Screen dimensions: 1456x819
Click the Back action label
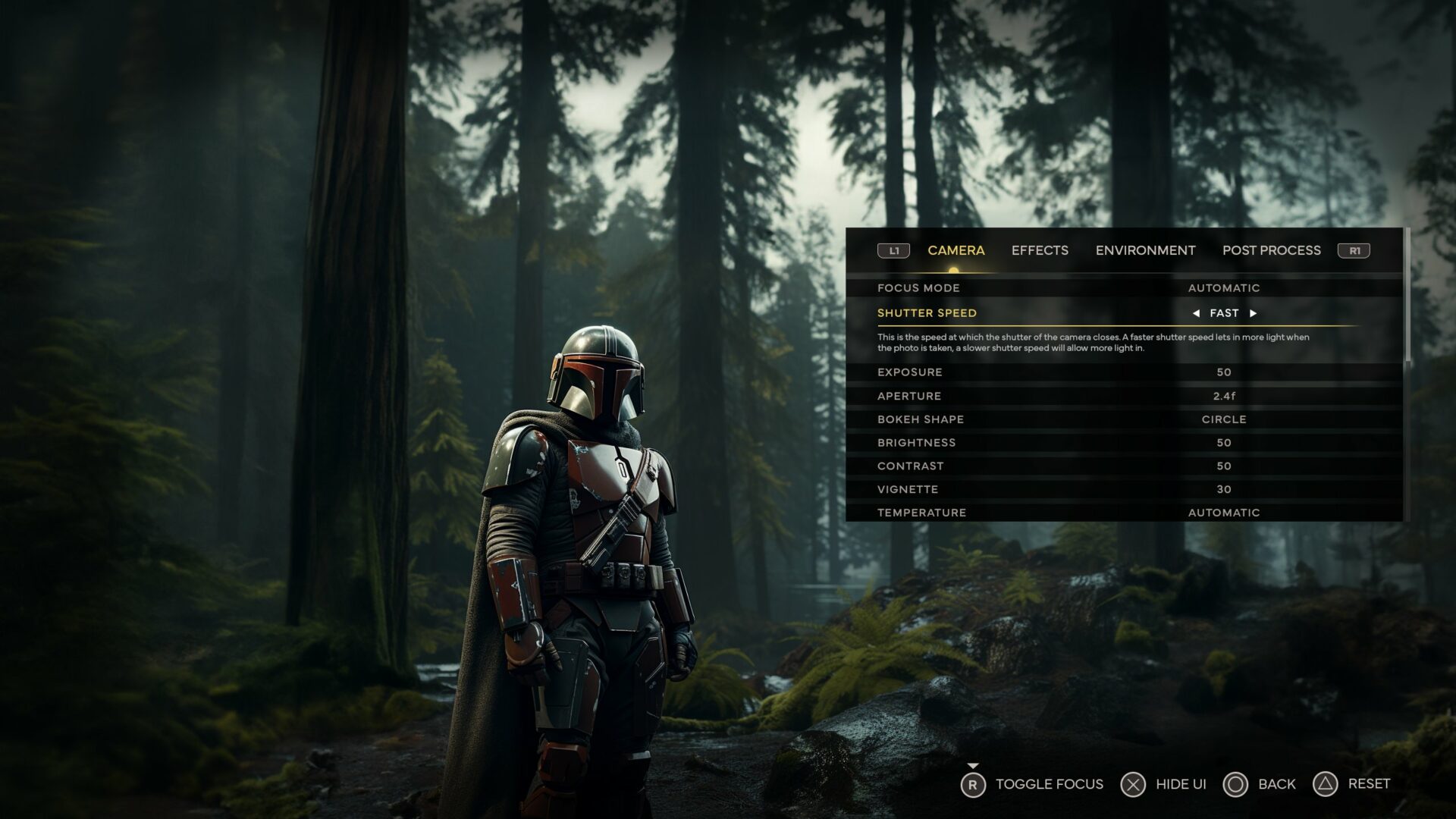click(1278, 783)
